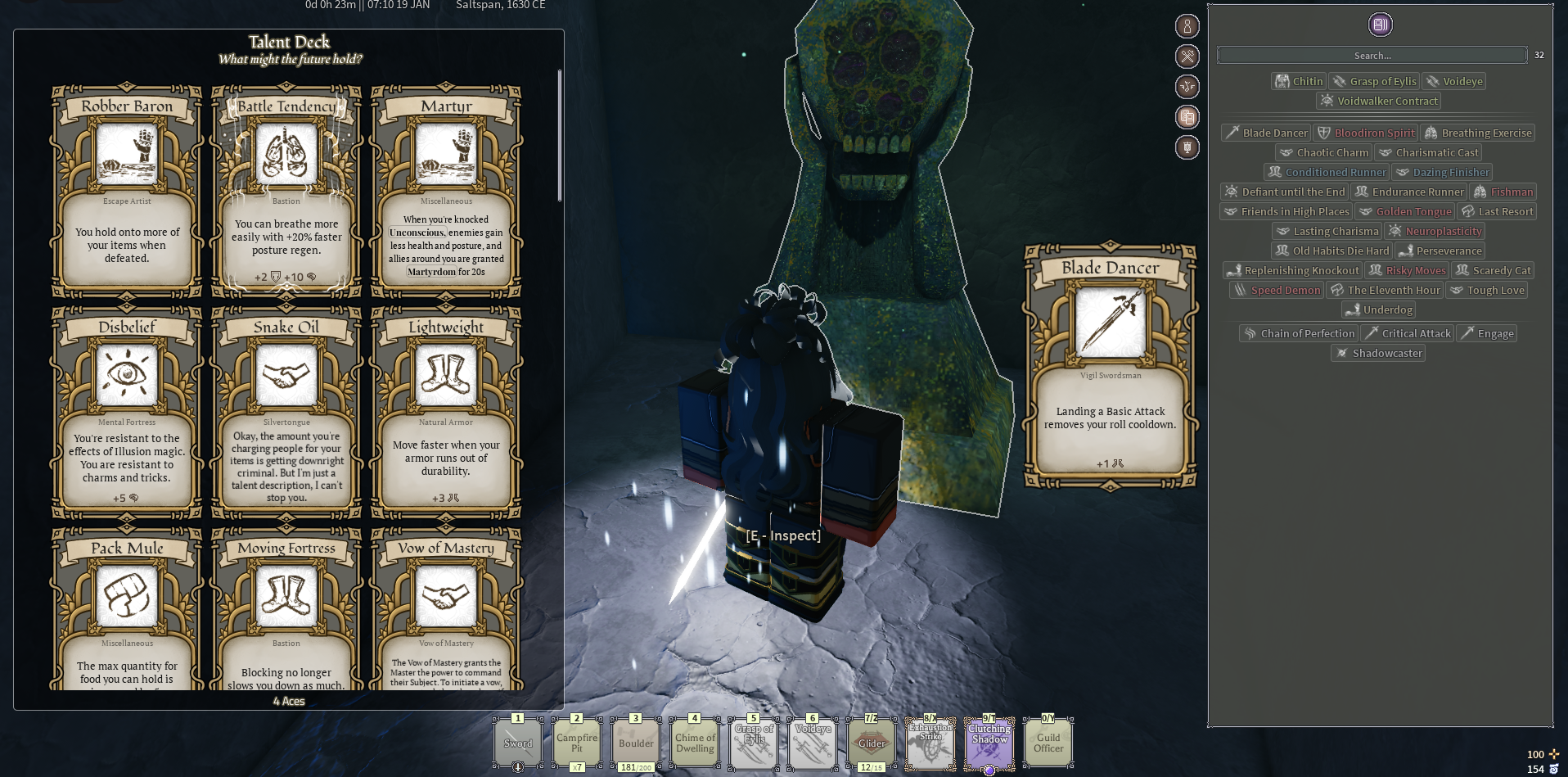This screenshot has height=777, width=1568.
Task: Select the Pack Mule talent card
Action: click(127, 610)
